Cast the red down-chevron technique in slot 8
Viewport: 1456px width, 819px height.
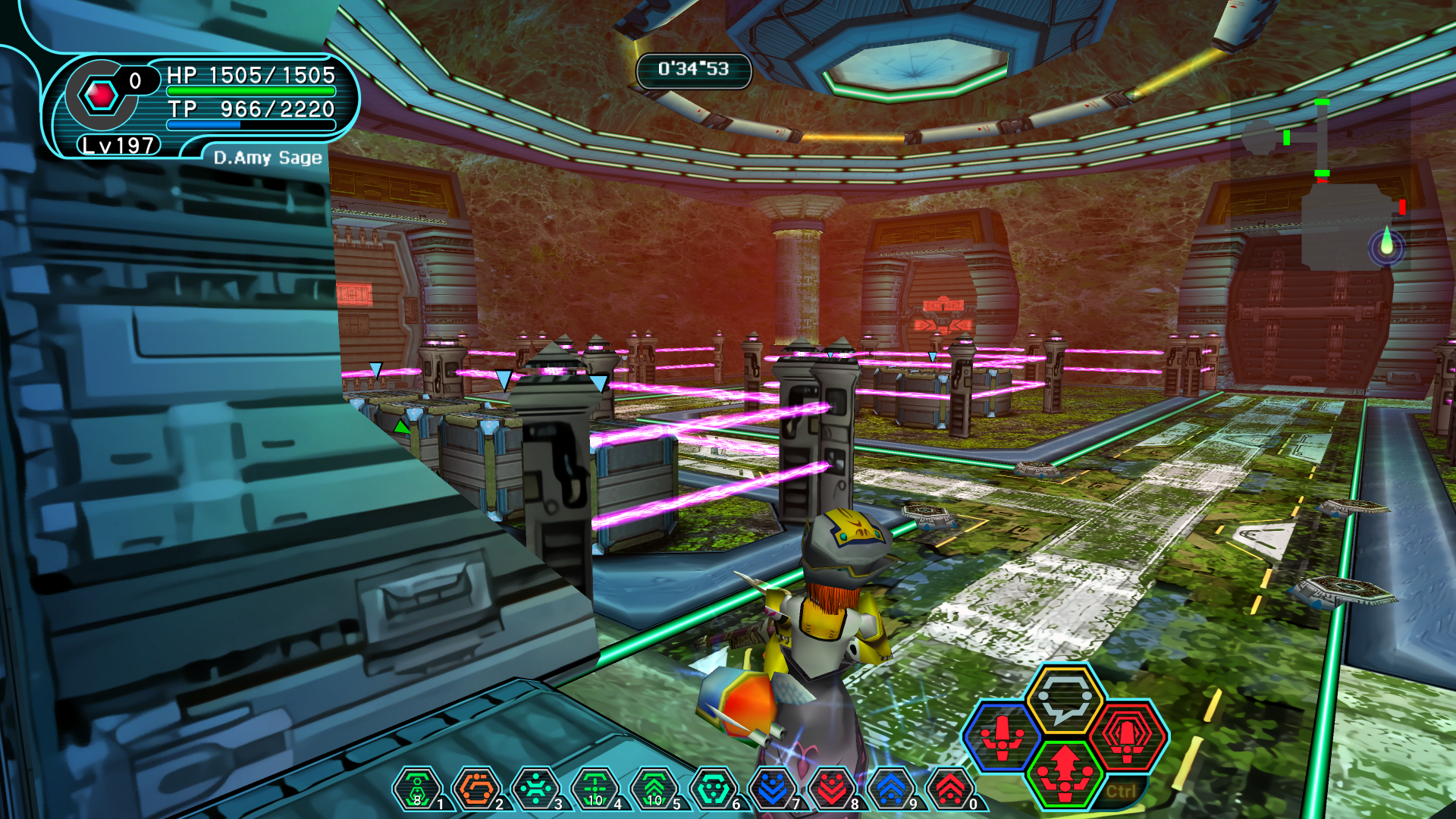(x=831, y=789)
